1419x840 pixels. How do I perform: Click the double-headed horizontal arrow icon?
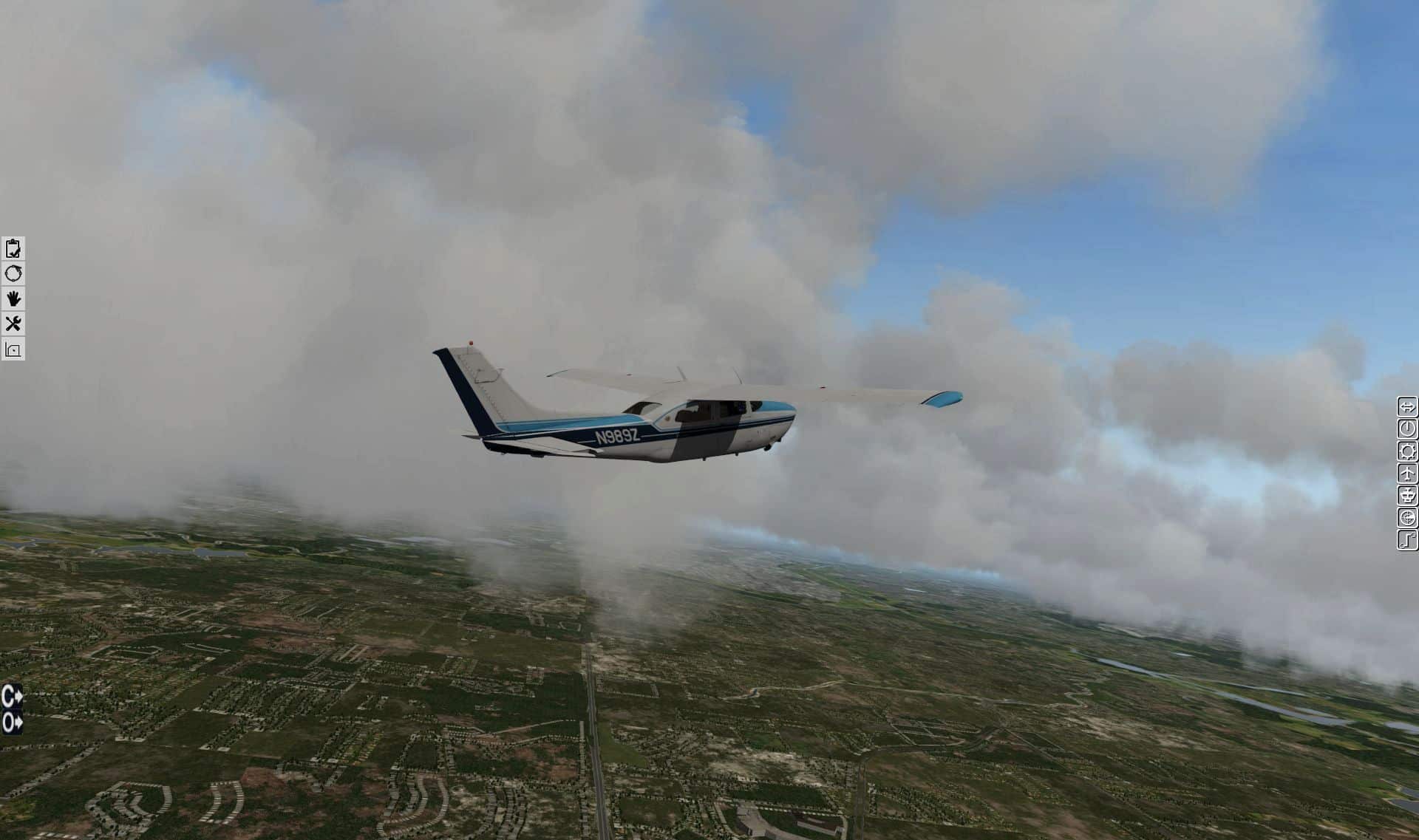1407,406
